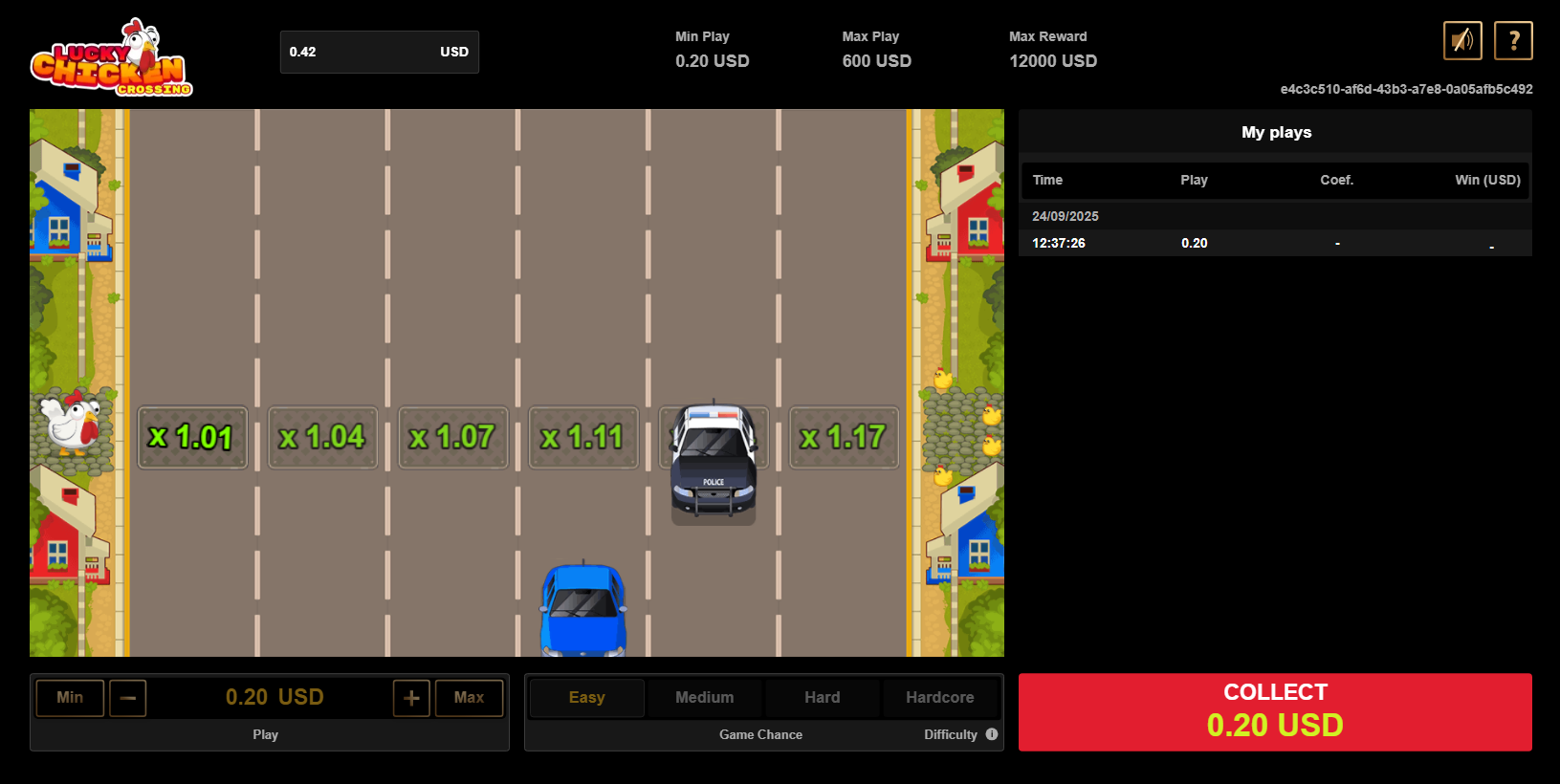Step onto the x 1.01 lane tile
Image resolution: width=1560 pixels, height=784 pixels.
click(x=192, y=438)
